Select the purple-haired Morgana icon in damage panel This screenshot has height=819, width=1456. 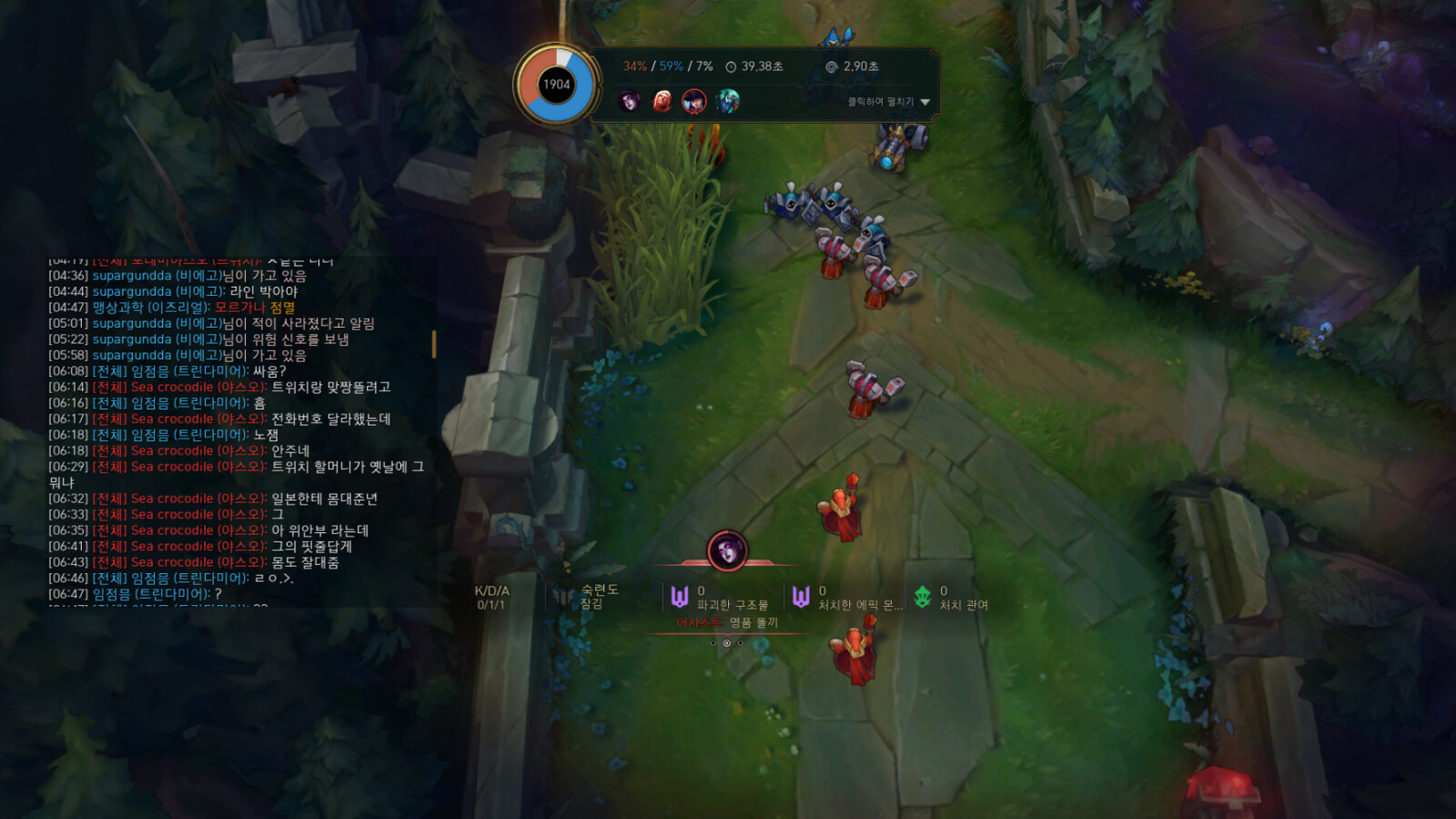click(629, 101)
